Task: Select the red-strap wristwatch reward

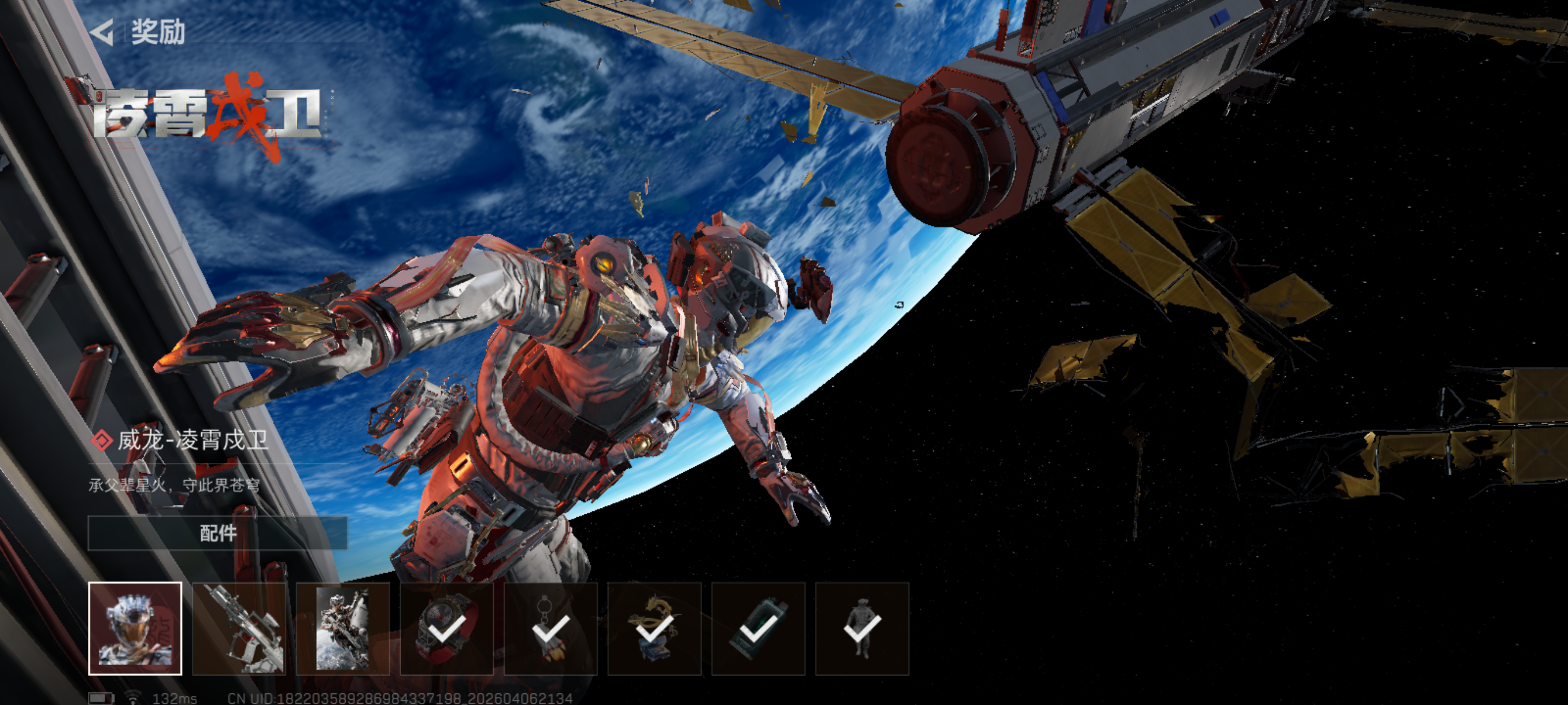Action: tap(447, 628)
